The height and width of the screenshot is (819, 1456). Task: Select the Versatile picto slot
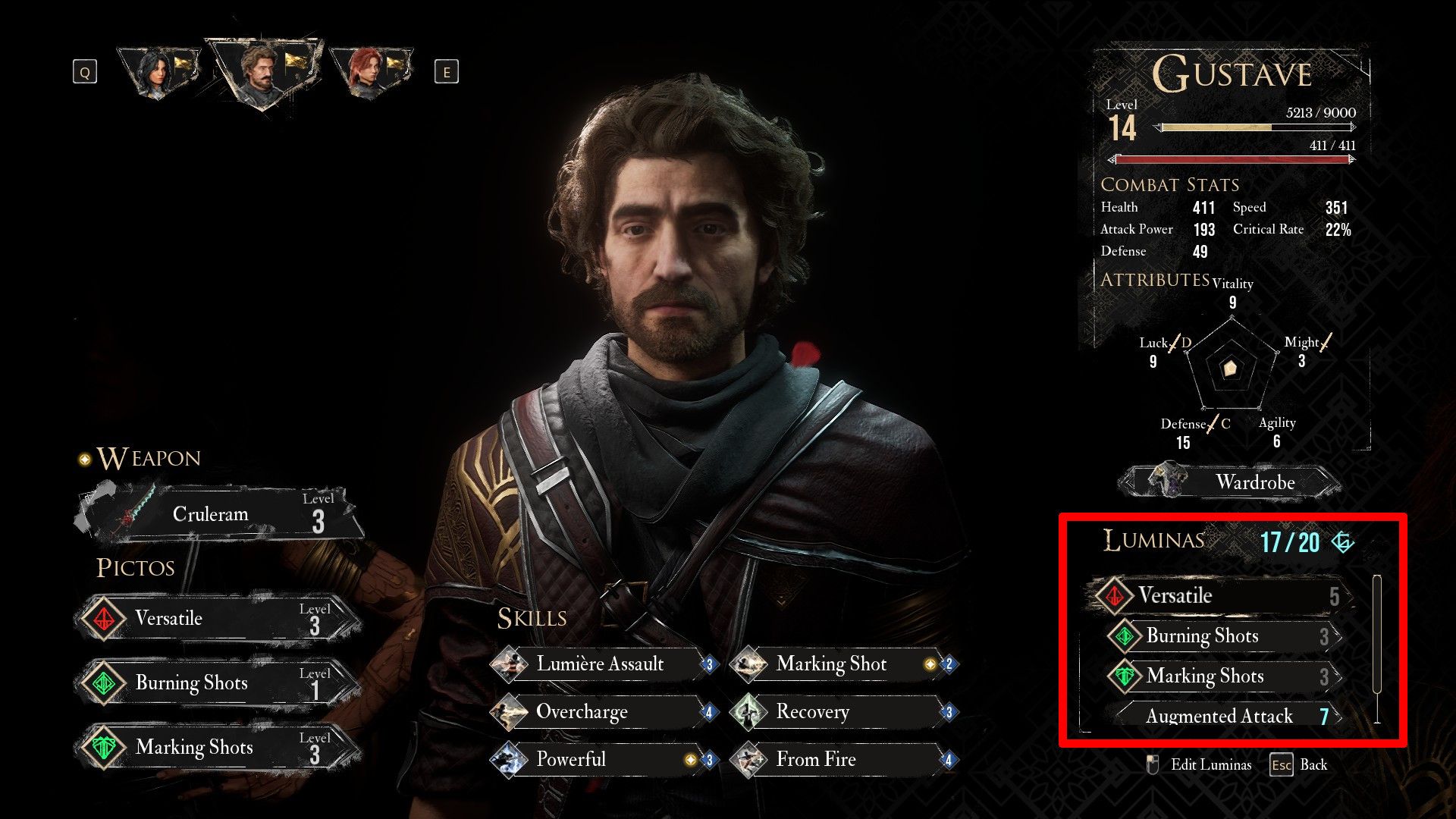(x=220, y=619)
